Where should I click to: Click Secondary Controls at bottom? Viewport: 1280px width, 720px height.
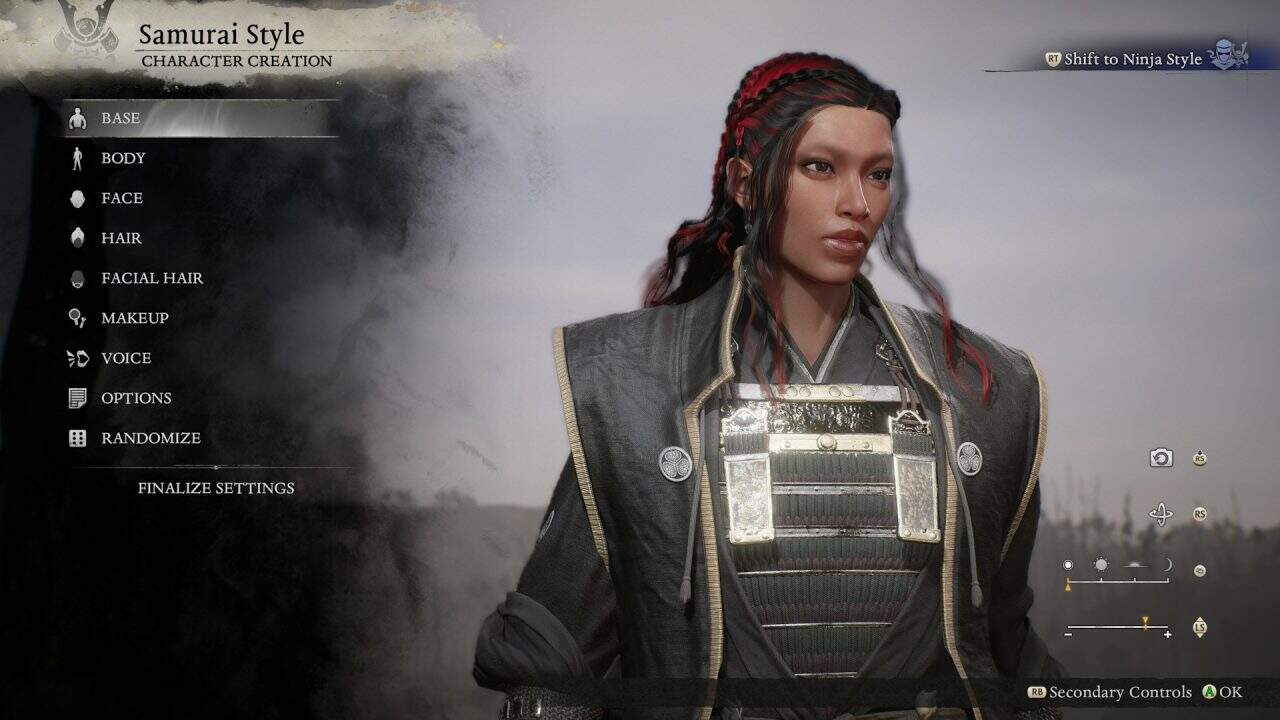pos(1110,691)
